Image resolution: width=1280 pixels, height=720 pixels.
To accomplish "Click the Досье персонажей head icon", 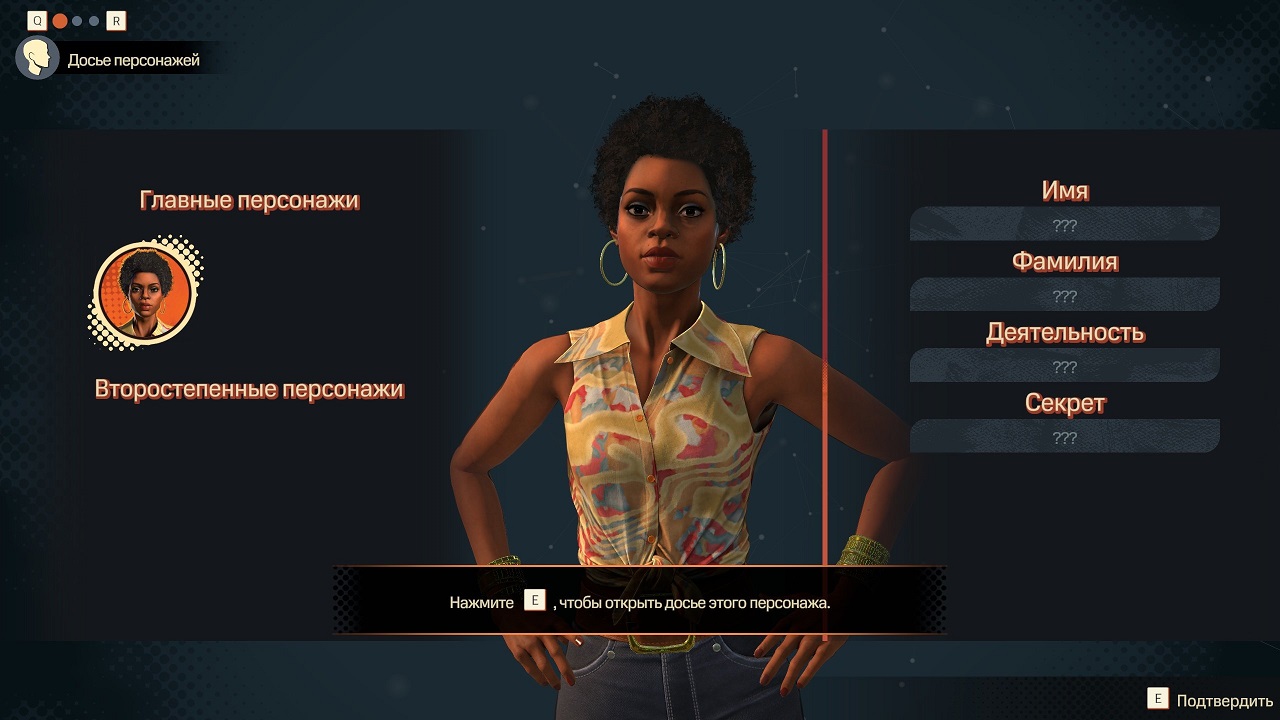I will click(x=37, y=59).
